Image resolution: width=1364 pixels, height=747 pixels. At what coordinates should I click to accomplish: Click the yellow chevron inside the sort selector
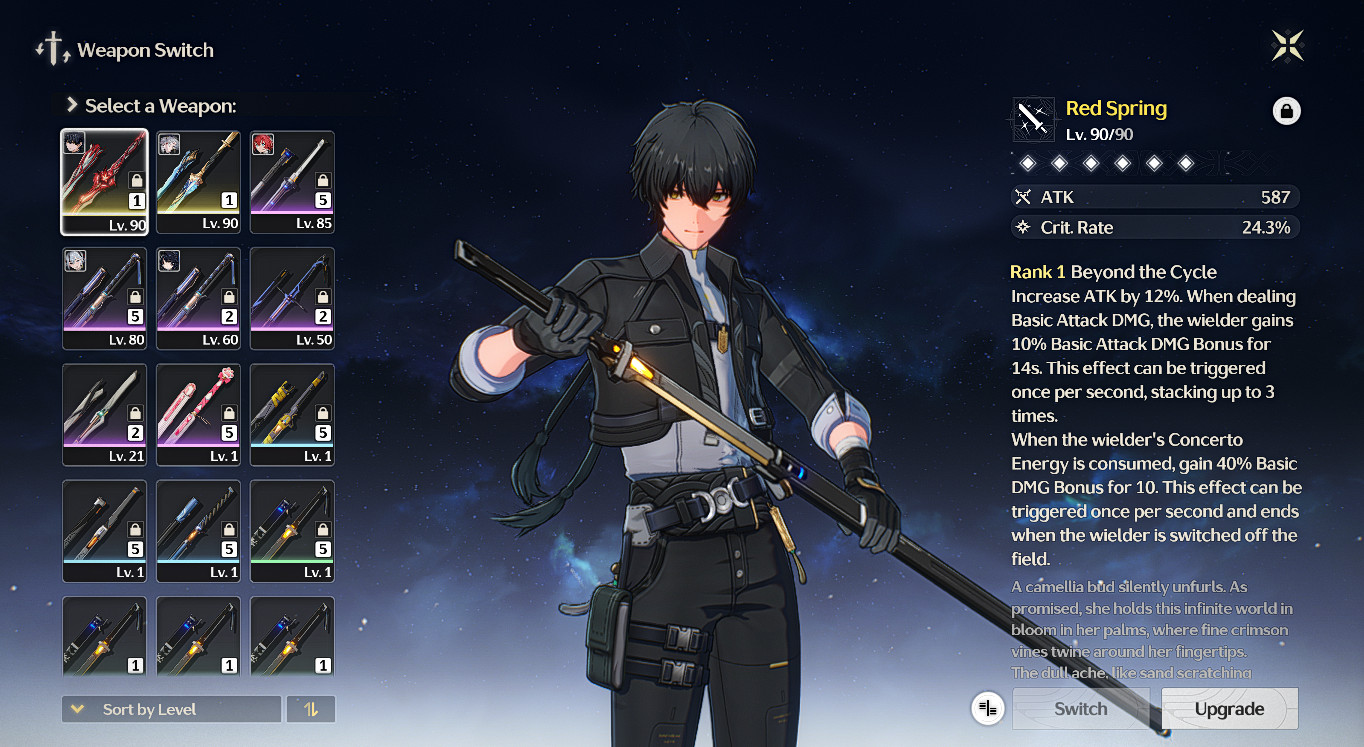[78, 708]
